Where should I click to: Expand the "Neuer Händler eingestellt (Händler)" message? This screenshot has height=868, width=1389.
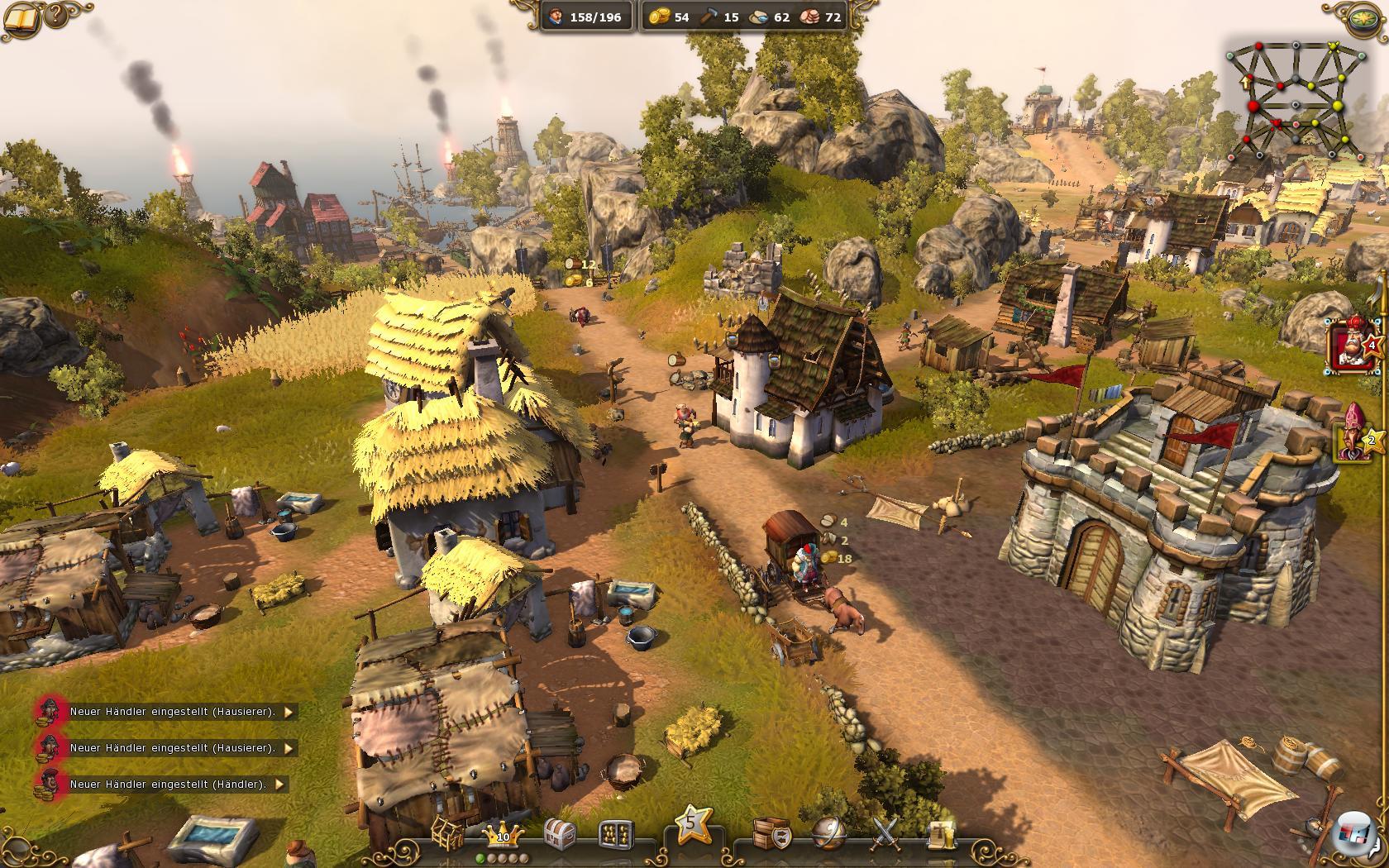(x=279, y=784)
